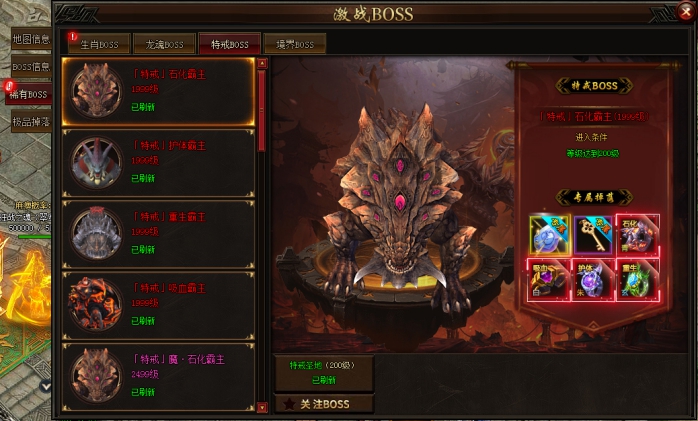Select the 特戒BOSS tab
The image size is (698, 421).
229,44
